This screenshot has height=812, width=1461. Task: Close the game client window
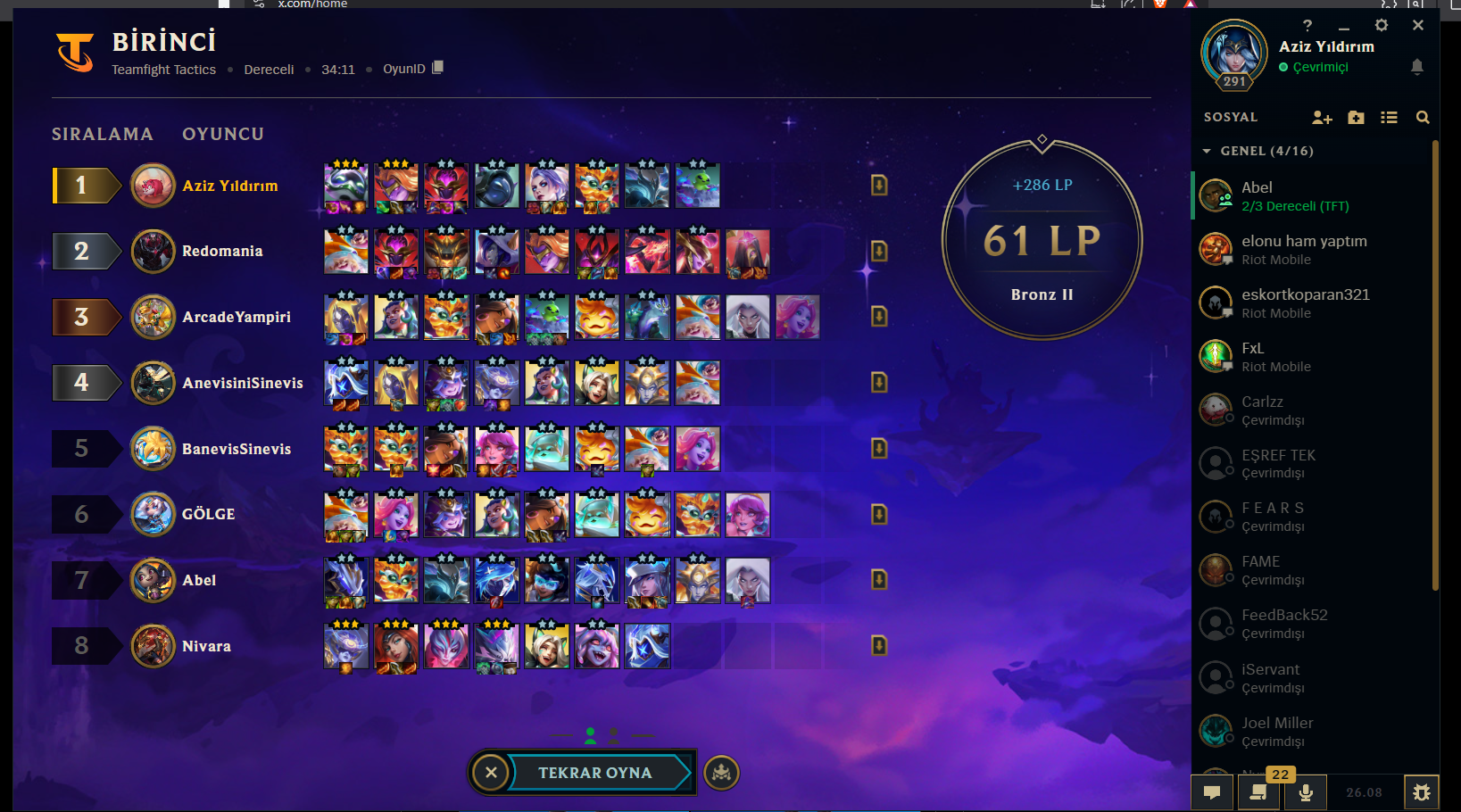tap(1418, 25)
